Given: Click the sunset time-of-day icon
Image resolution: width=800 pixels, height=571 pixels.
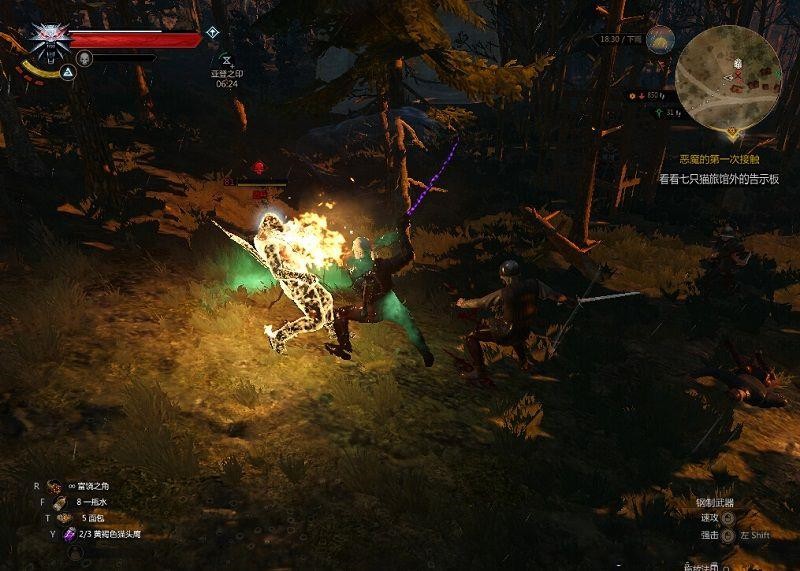Looking at the screenshot, I should (x=660, y=39).
